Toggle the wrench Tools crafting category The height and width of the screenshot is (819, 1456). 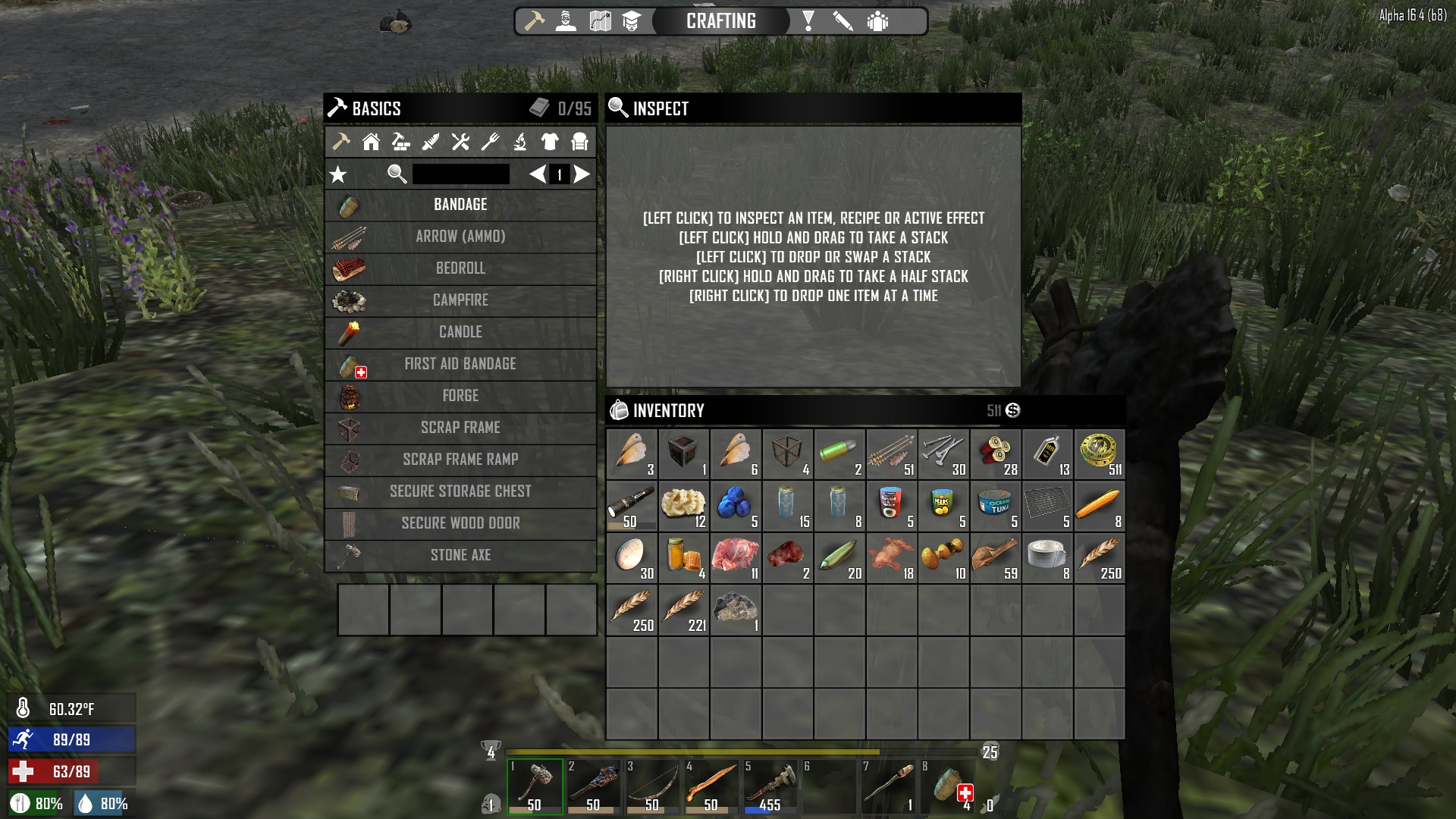(460, 143)
